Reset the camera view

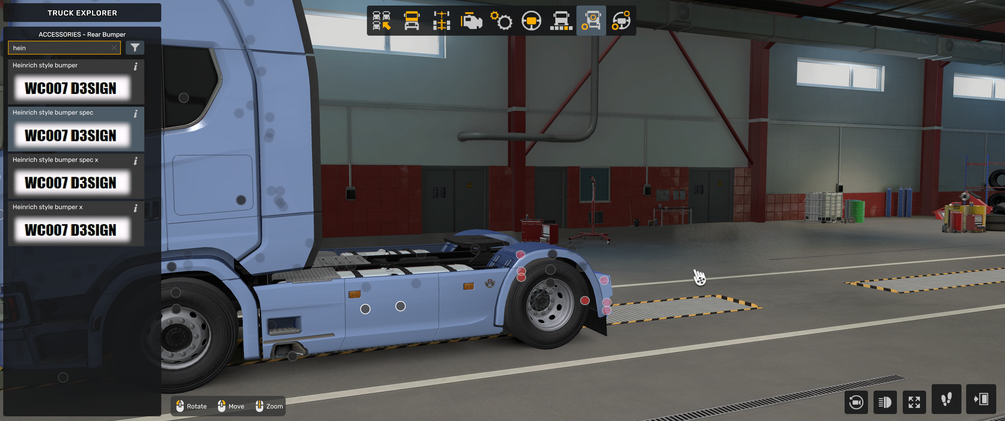pyautogui.click(x=856, y=401)
